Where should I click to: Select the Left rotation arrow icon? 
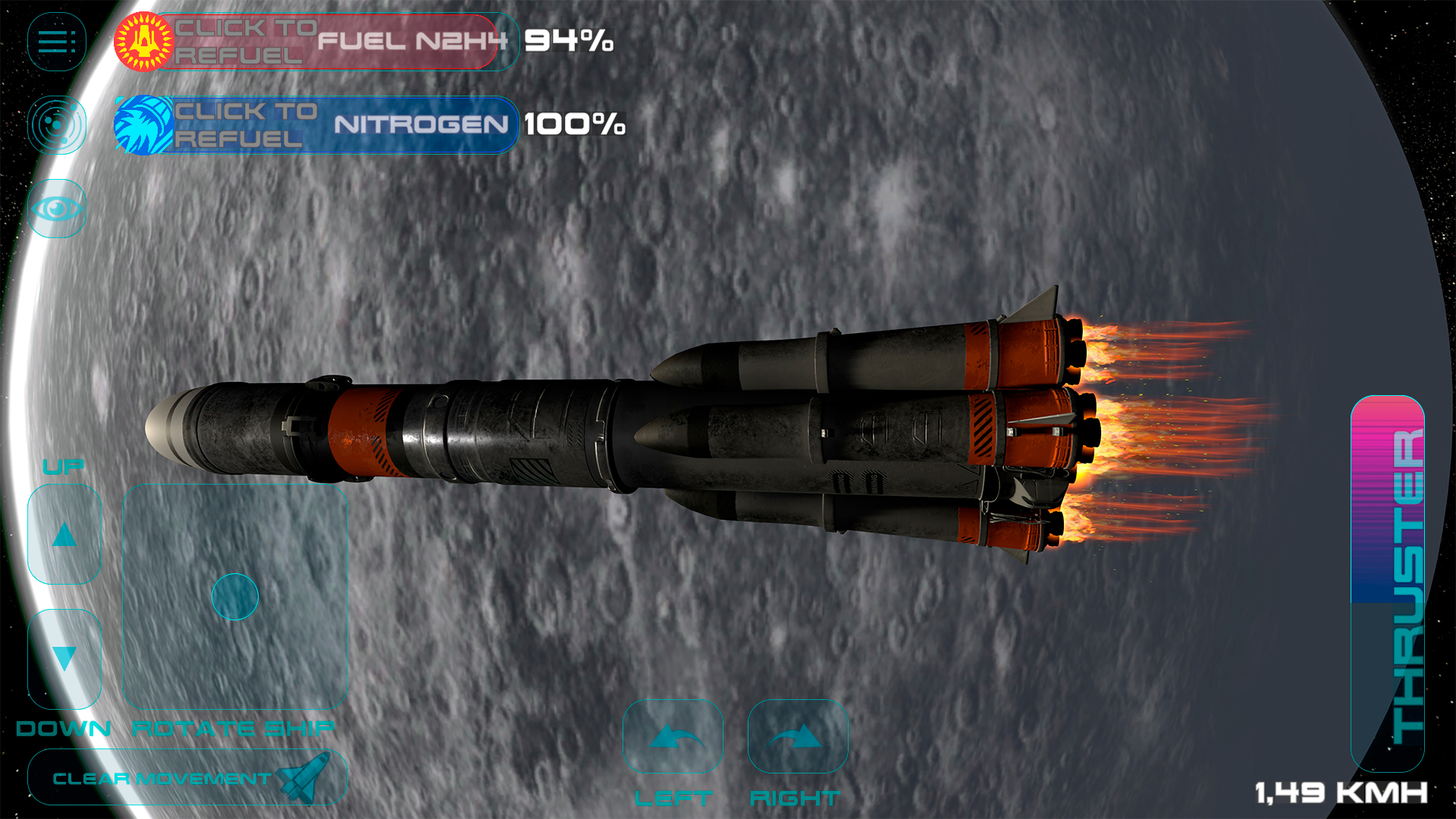tap(672, 737)
